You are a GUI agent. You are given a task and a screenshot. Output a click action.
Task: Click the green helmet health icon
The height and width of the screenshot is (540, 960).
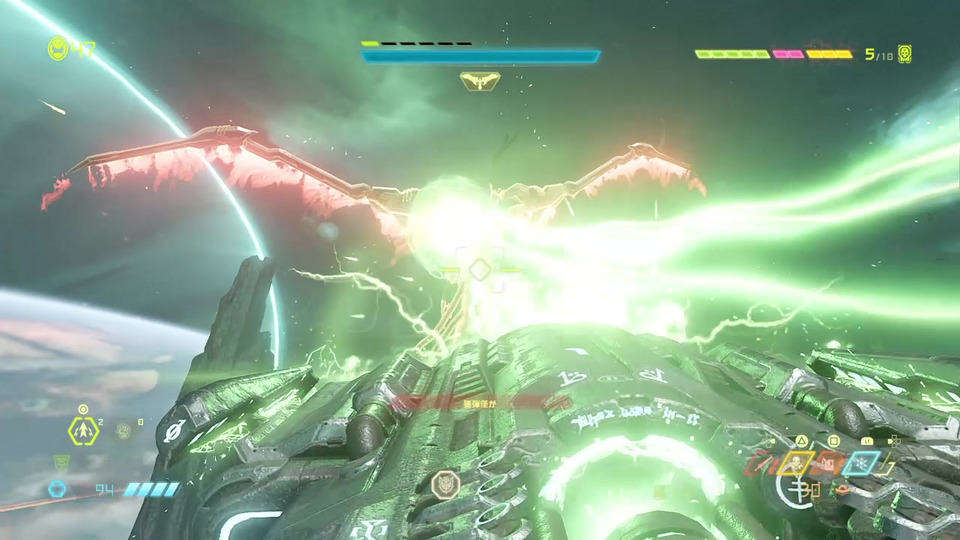point(57,47)
